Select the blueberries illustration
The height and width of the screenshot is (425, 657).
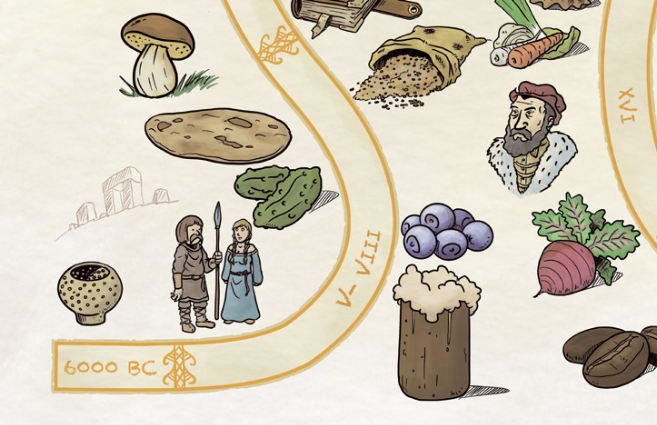click(x=447, y=231)
